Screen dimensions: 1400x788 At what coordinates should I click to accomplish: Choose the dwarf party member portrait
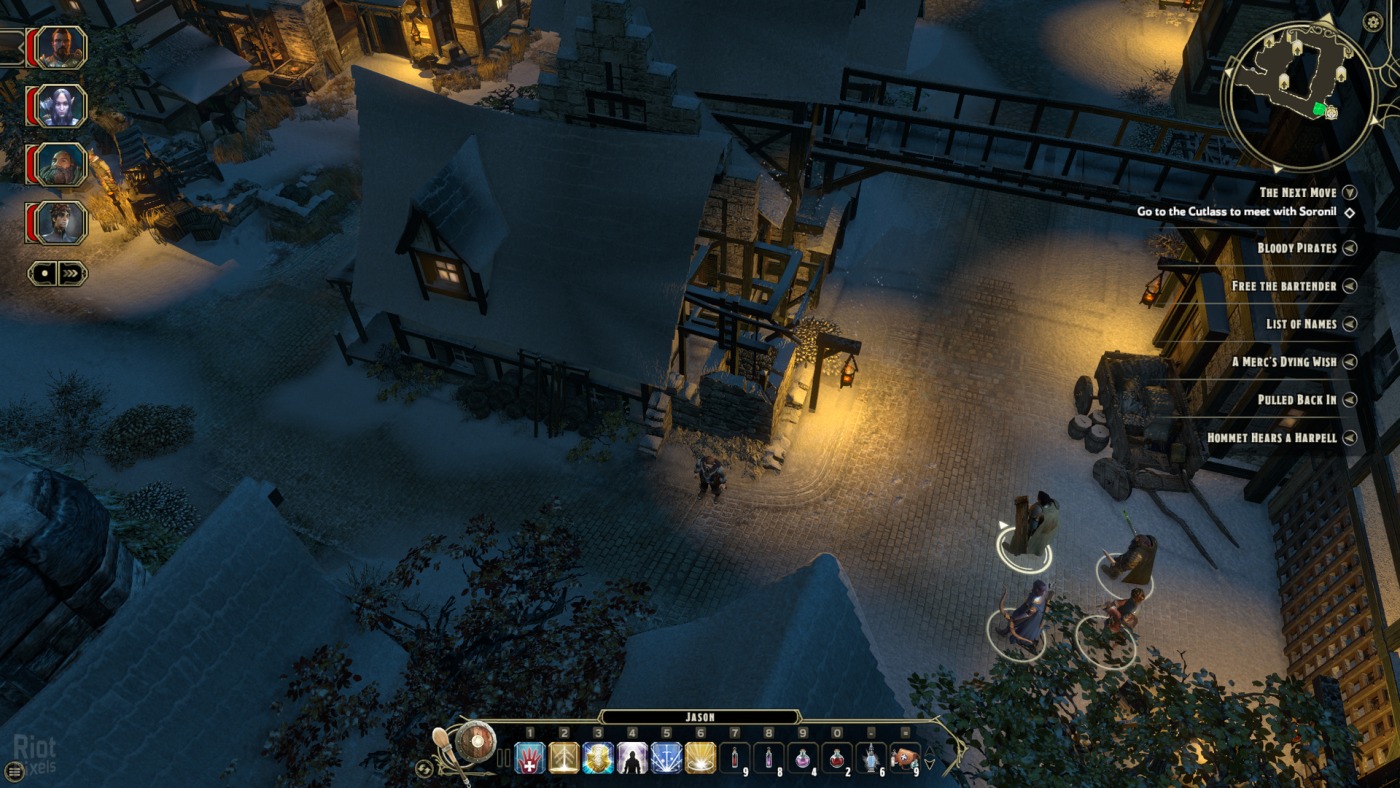(62, 164)
